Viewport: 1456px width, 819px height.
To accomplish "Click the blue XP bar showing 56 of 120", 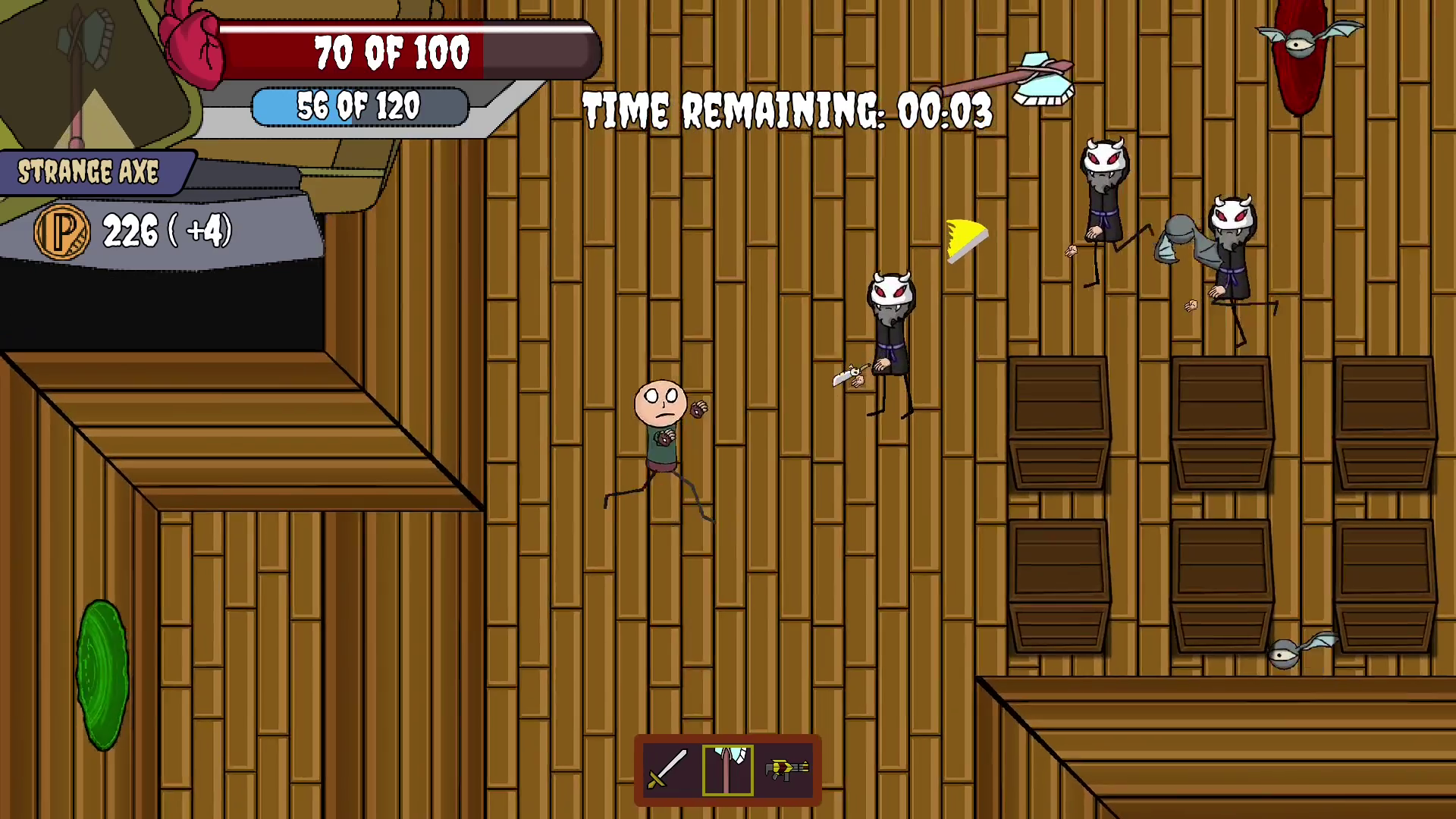I will (360, 105).
